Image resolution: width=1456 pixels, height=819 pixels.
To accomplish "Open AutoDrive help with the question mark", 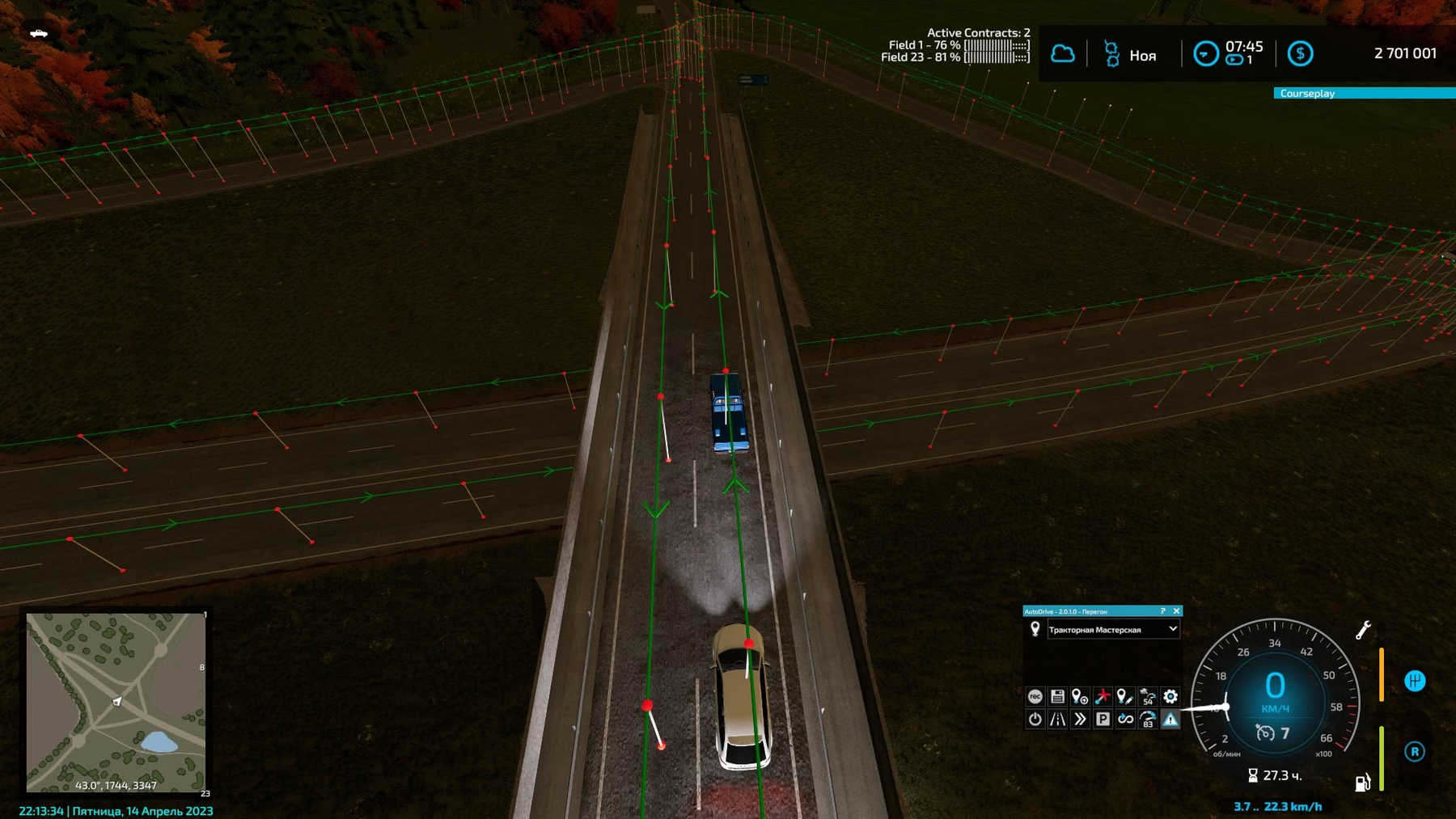I will tap(1162, 611).
